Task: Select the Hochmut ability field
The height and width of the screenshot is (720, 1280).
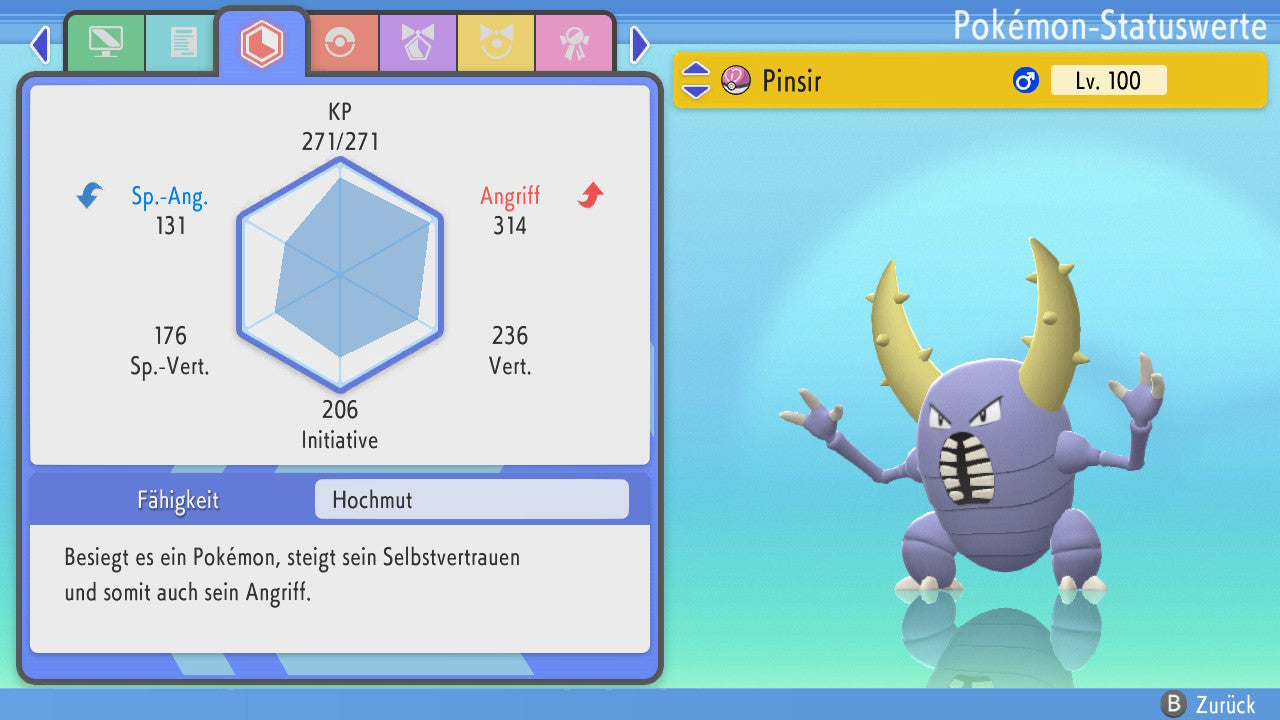Action: tap(471, 499)
